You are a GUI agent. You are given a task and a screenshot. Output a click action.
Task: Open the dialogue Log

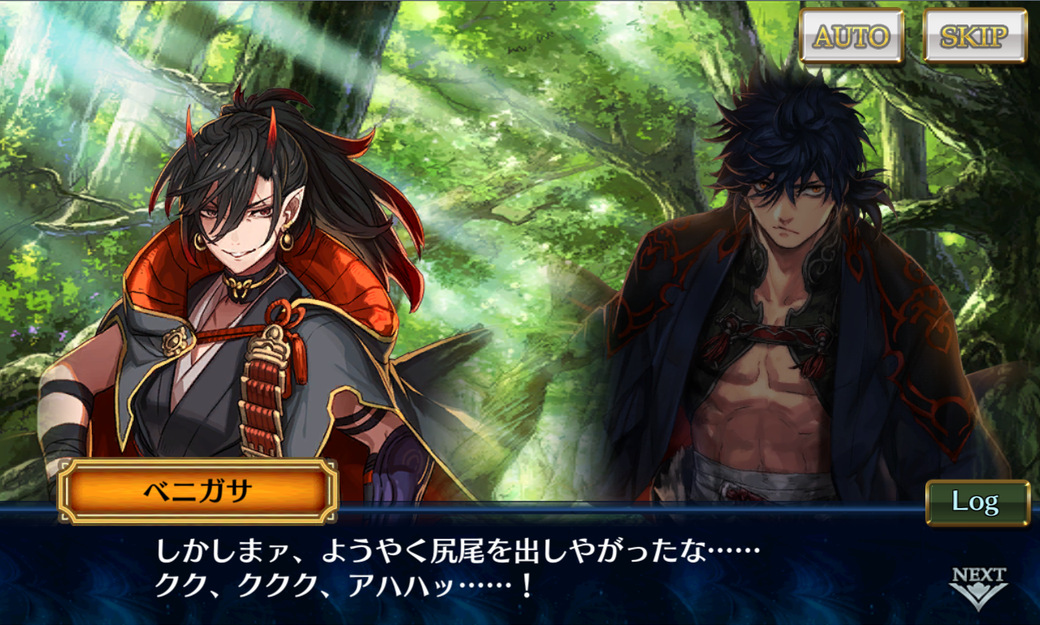[x=976, y=502]
